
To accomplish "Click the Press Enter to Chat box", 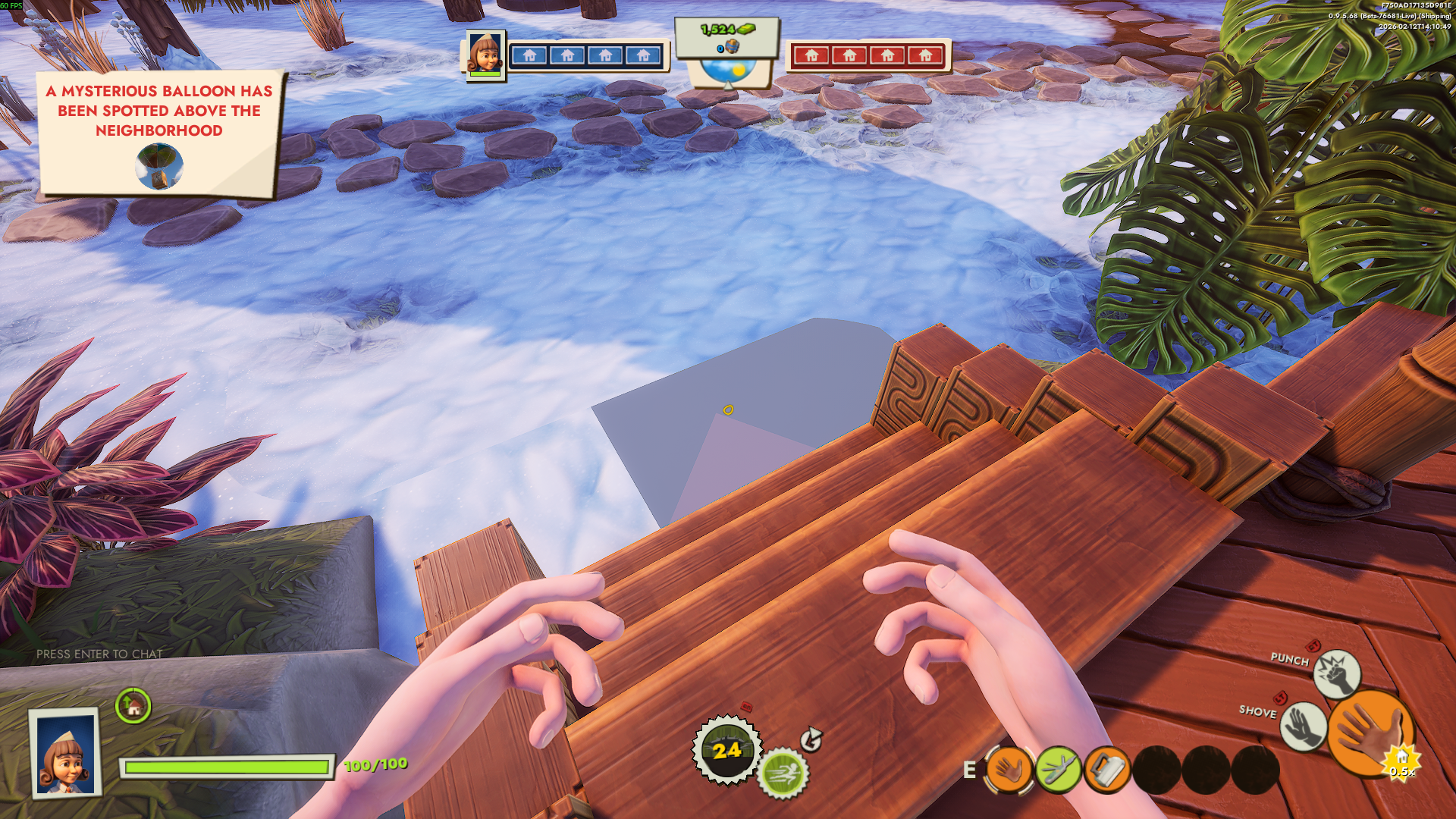I will (99, 654).
